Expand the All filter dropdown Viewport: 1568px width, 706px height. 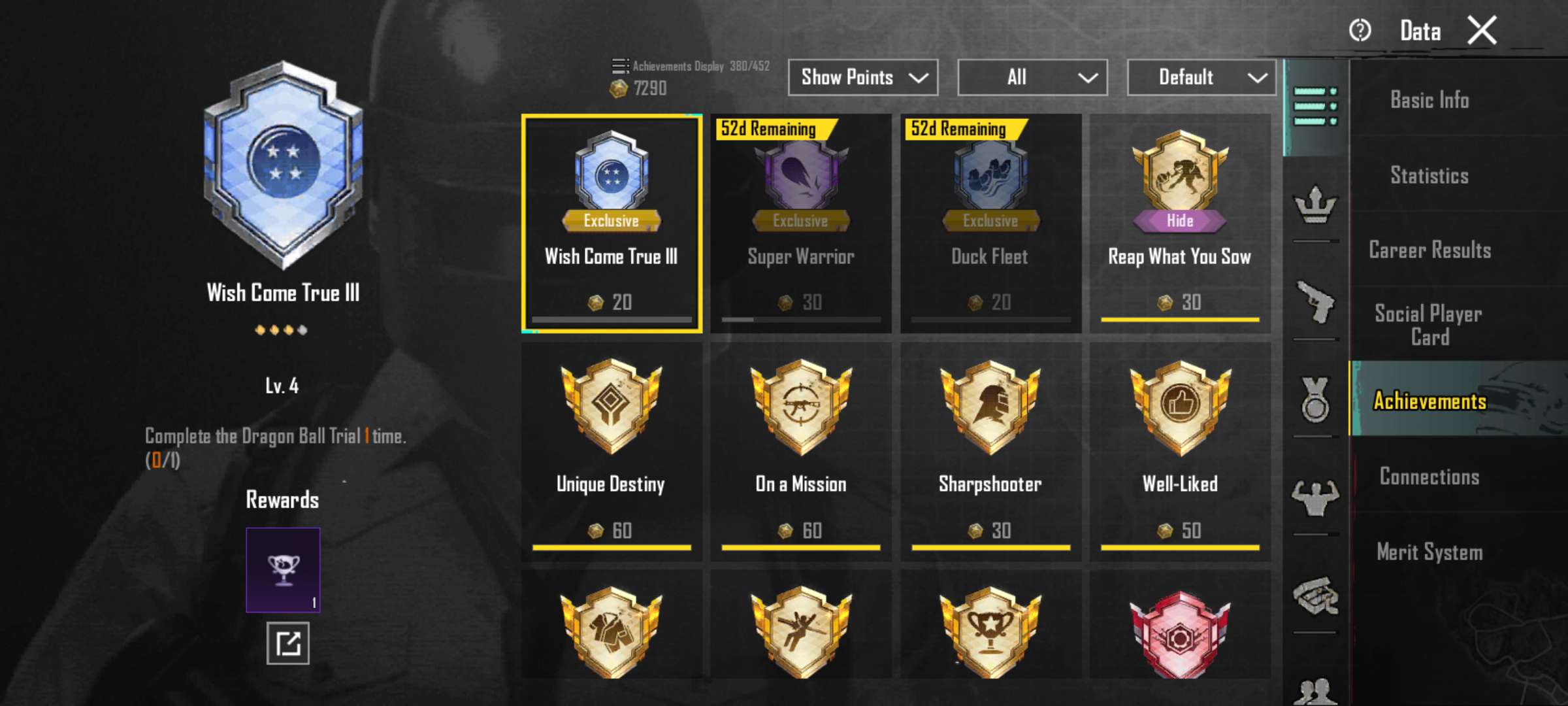[x=1032, y=78]
